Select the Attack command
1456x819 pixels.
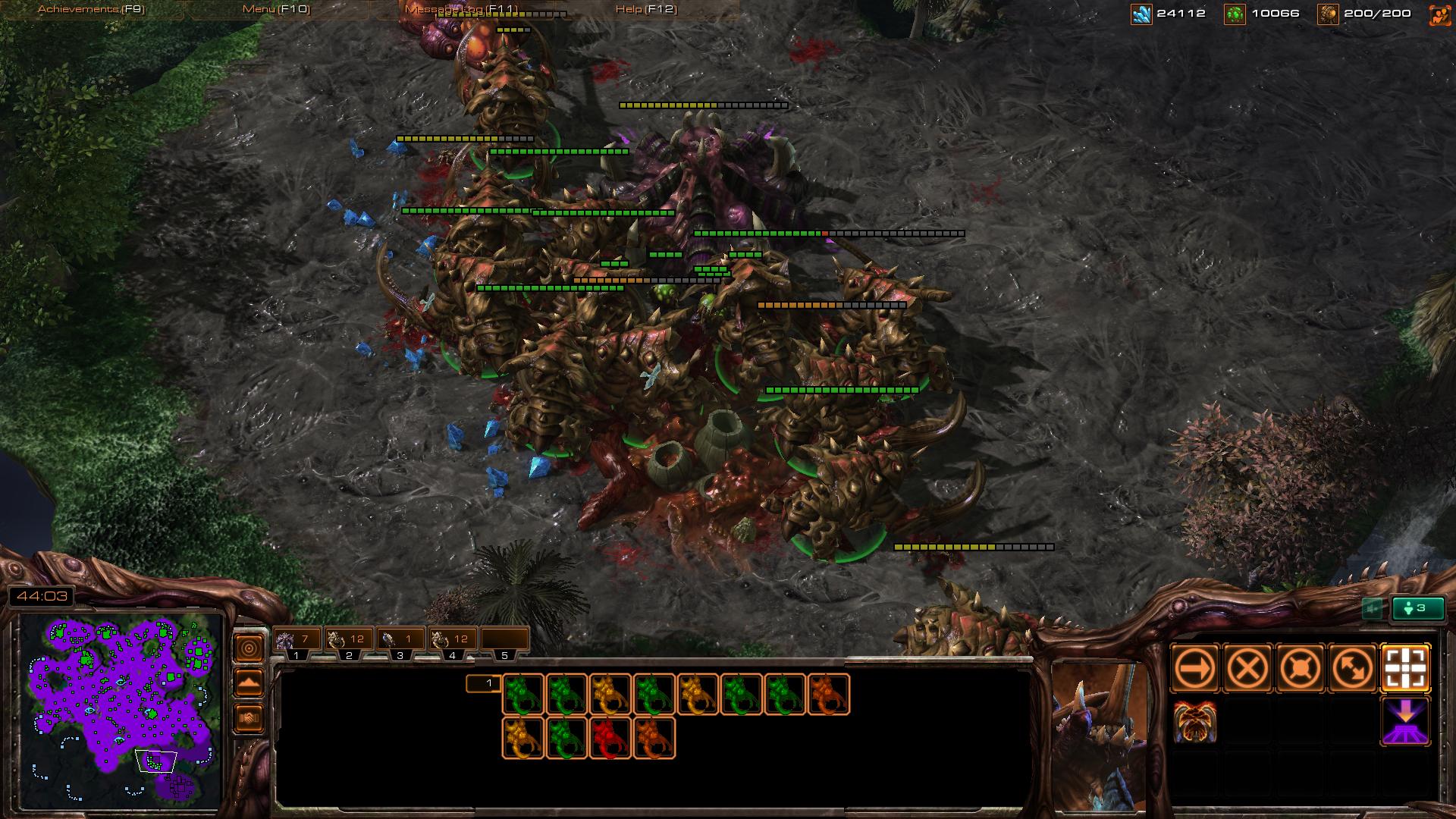pos(1406,669)
